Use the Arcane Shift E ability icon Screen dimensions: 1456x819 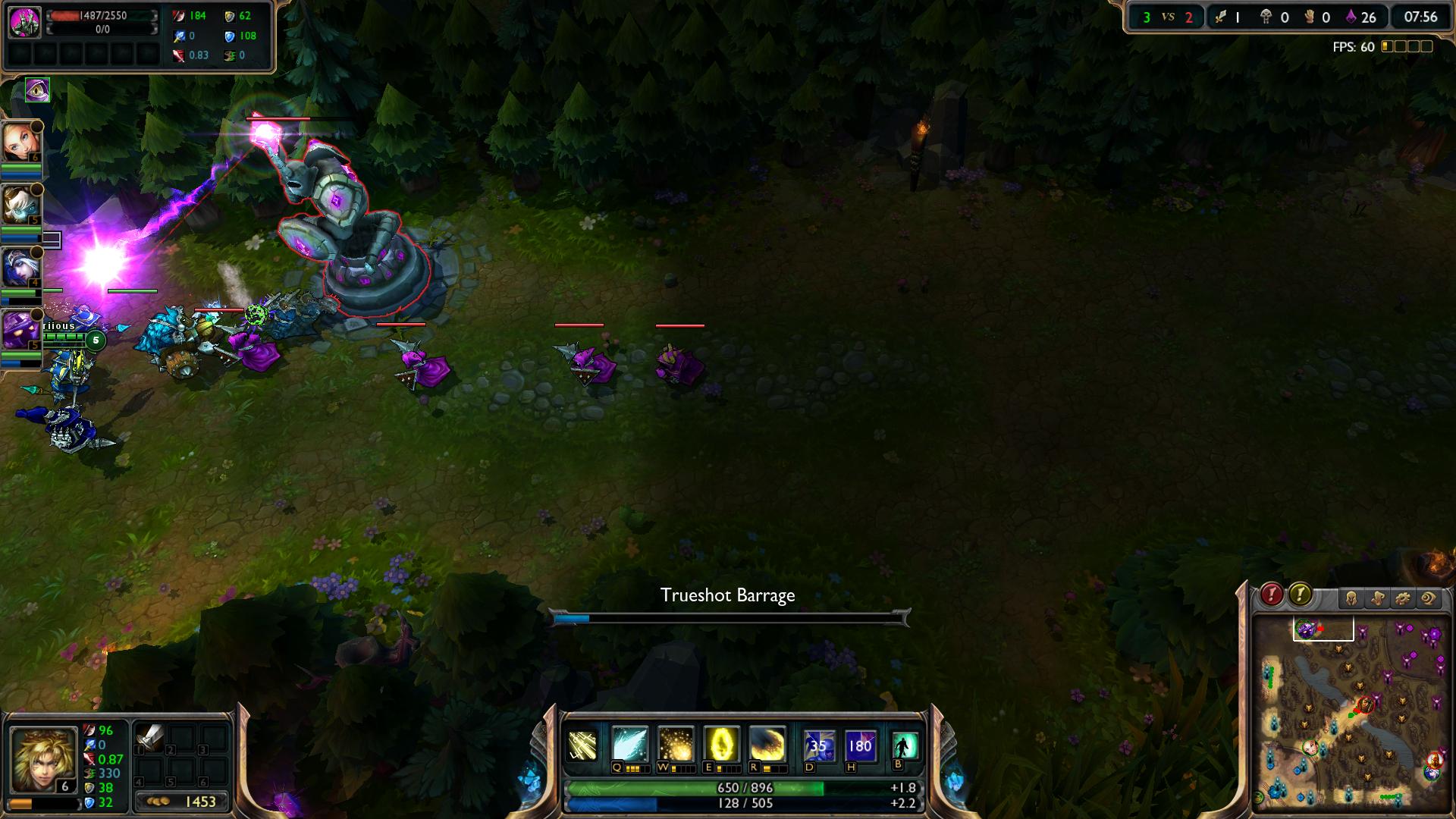[x=721, y=745]
